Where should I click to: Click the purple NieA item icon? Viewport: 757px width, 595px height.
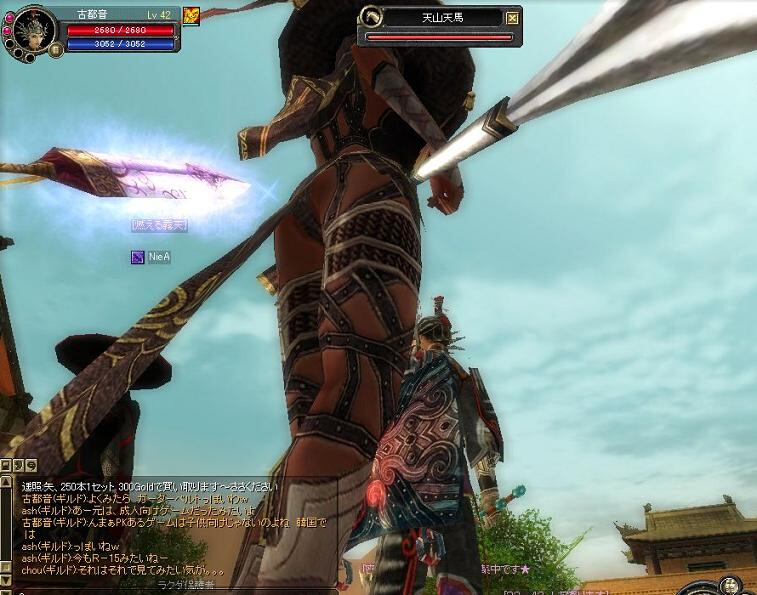click(137, 257)
